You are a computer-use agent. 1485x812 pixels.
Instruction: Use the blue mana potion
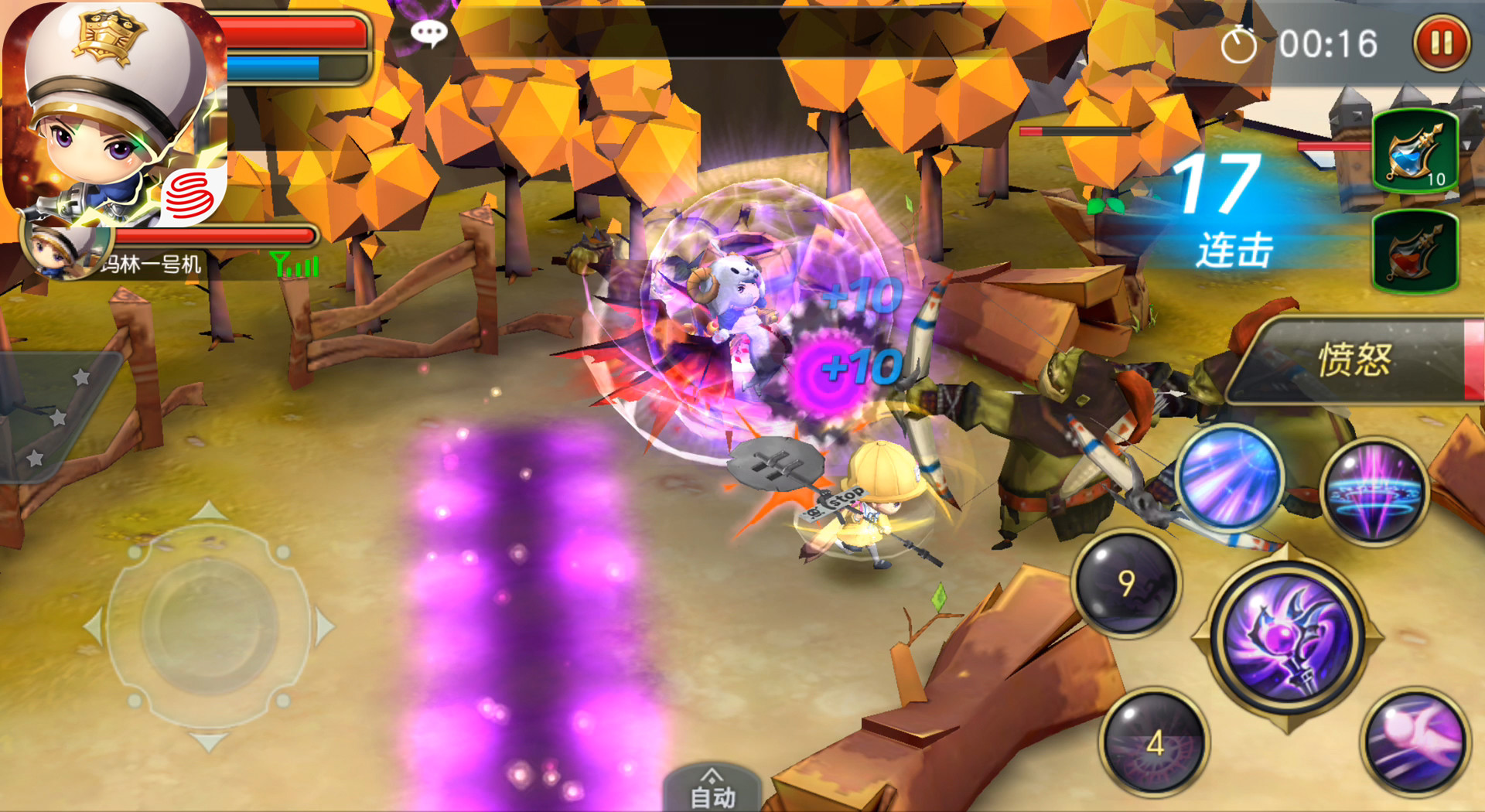click(x=1415, y=152)
